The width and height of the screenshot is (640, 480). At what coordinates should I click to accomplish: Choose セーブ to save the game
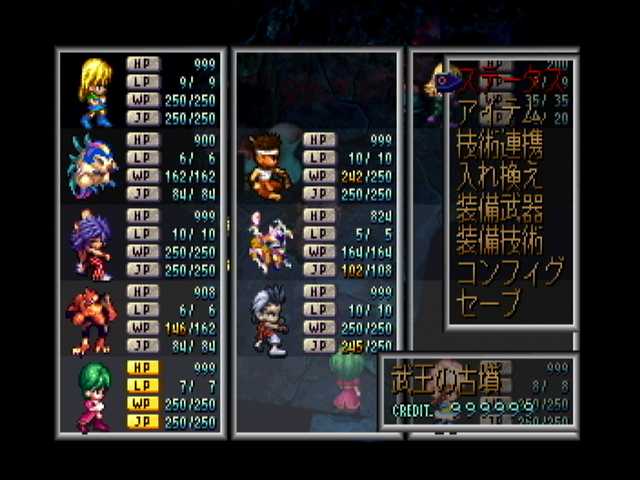coord(488,302)
